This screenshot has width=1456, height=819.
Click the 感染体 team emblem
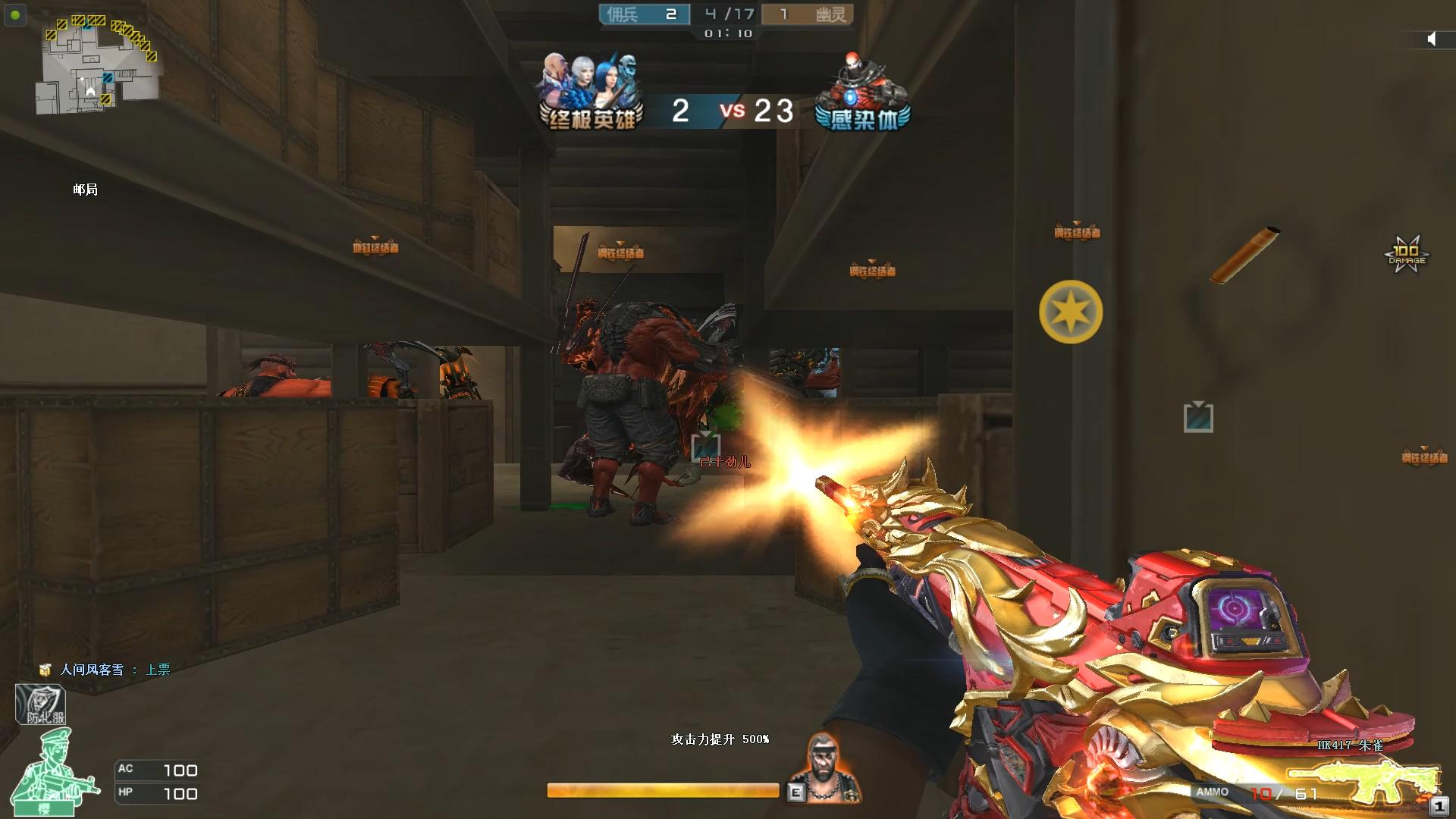pos(863,93)
